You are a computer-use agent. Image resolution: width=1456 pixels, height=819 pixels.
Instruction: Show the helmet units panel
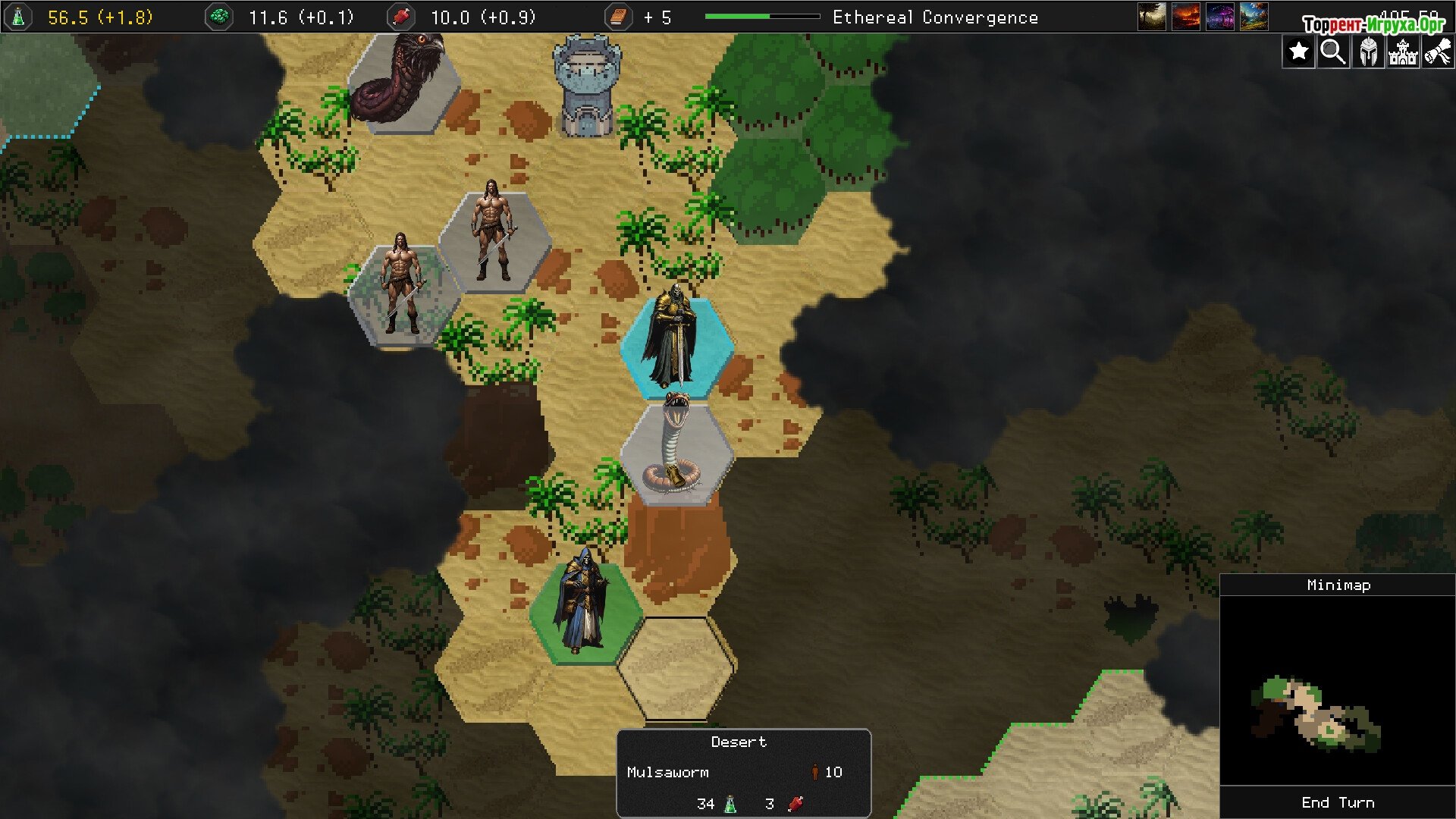[1368, 52]
